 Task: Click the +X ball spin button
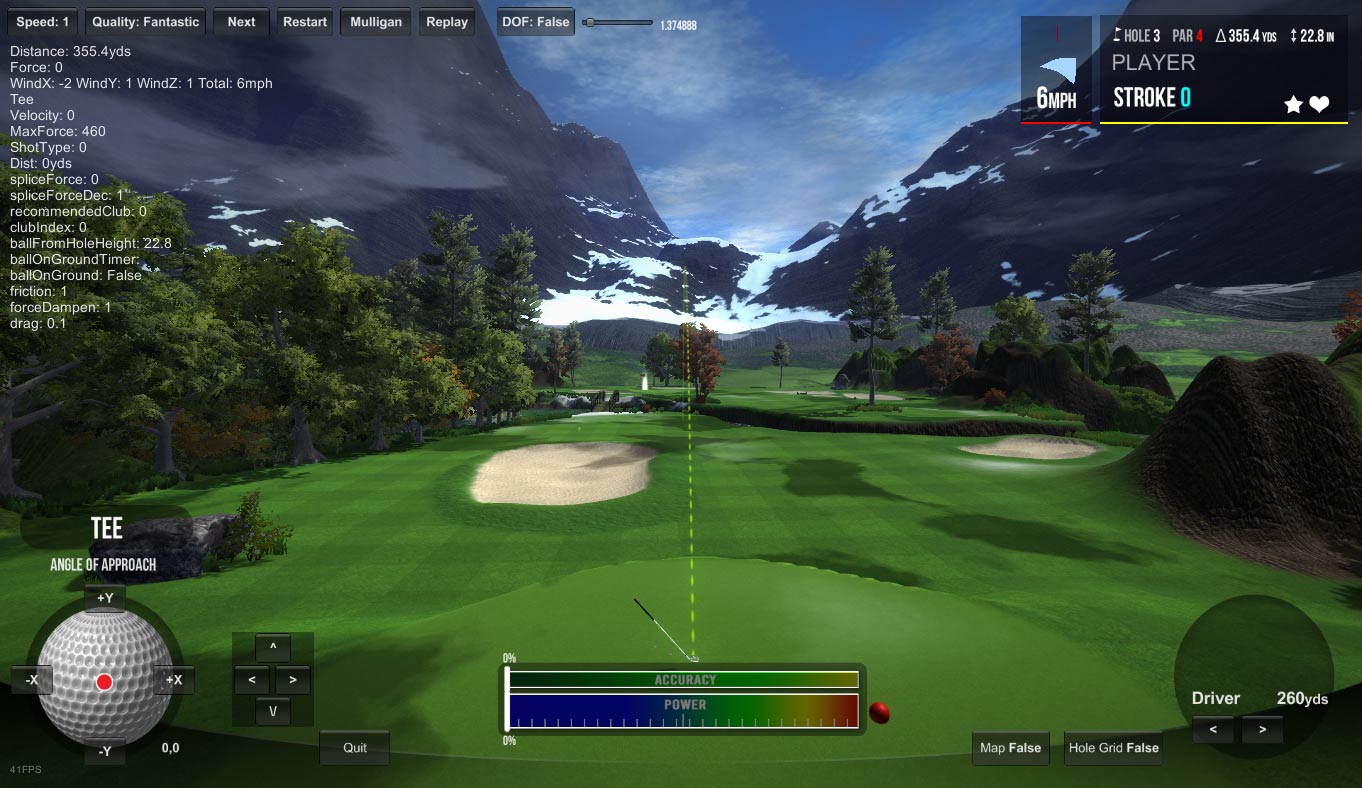[174, 680]
